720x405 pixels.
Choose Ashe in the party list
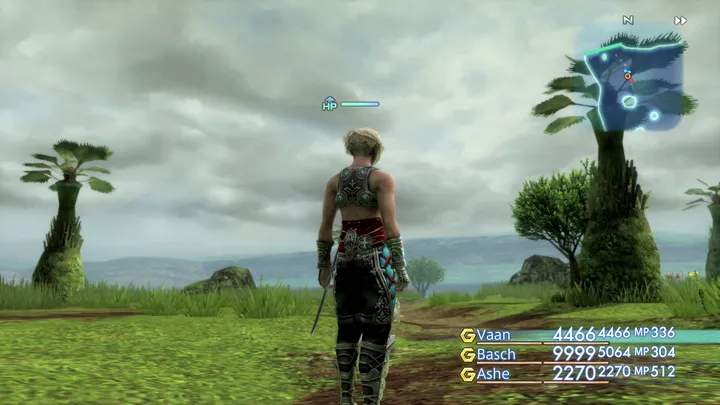(x=495, y=374)
